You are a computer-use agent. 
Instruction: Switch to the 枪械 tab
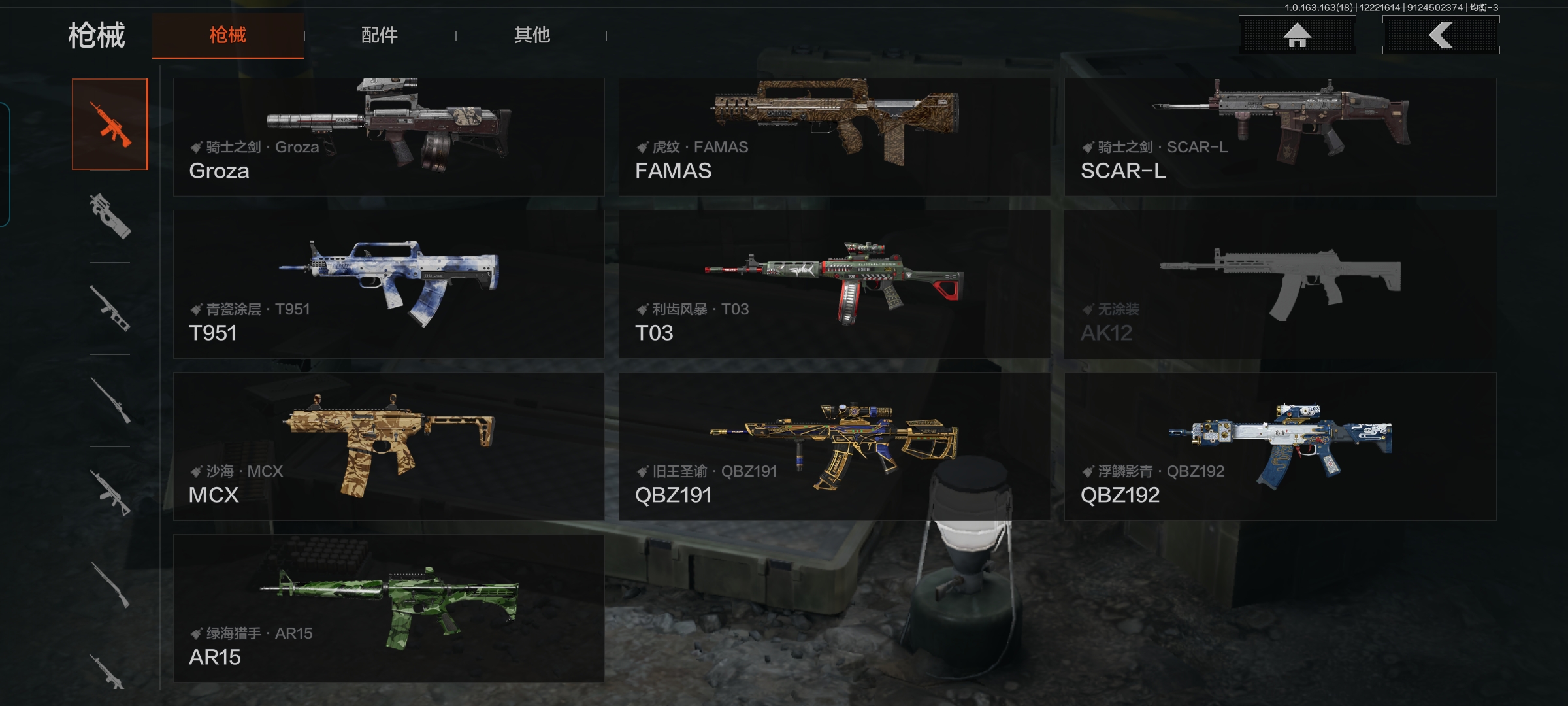click(x=228, y=35)
